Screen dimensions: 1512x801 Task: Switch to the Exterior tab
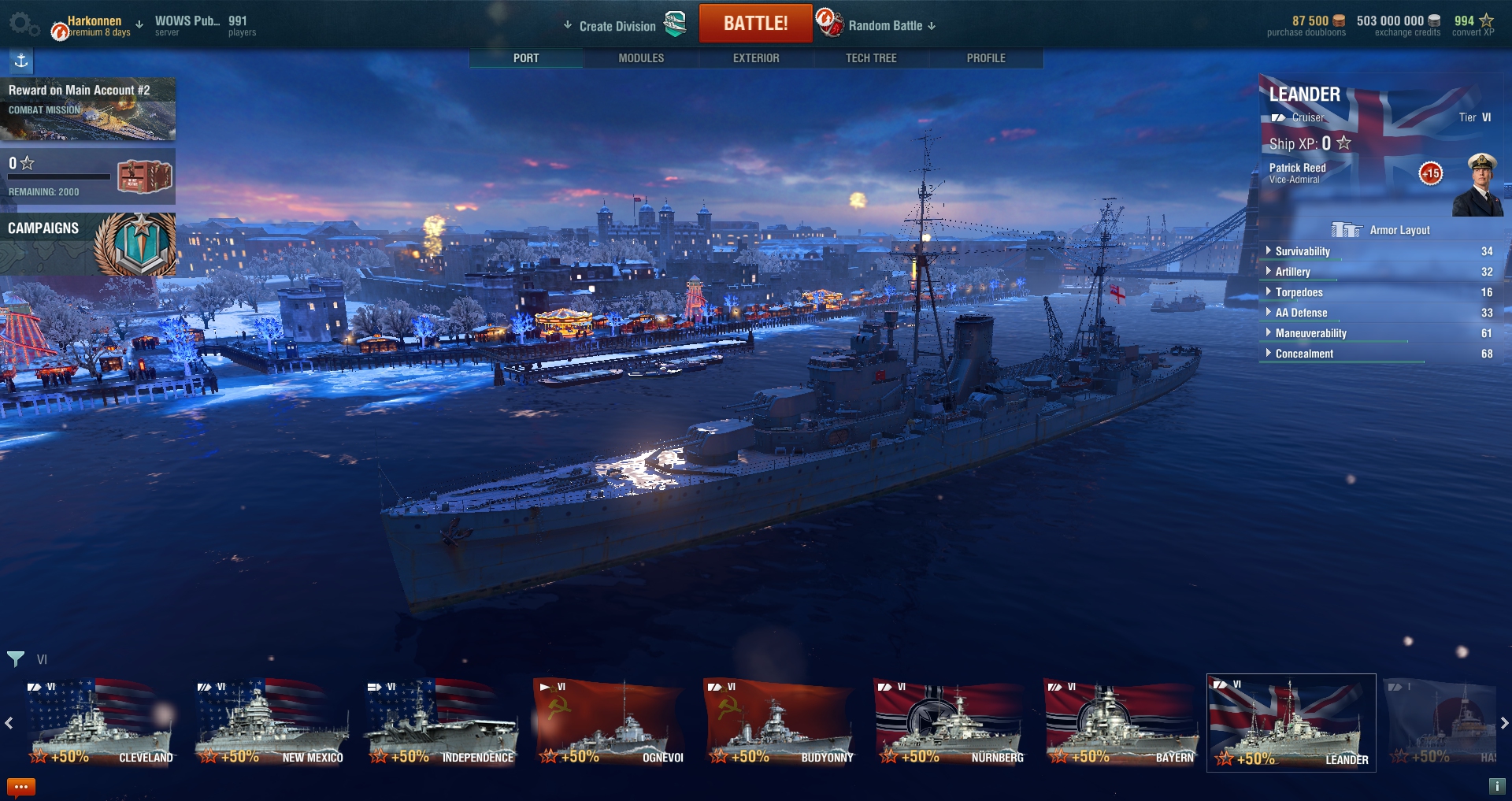click(x=756, y=58)
